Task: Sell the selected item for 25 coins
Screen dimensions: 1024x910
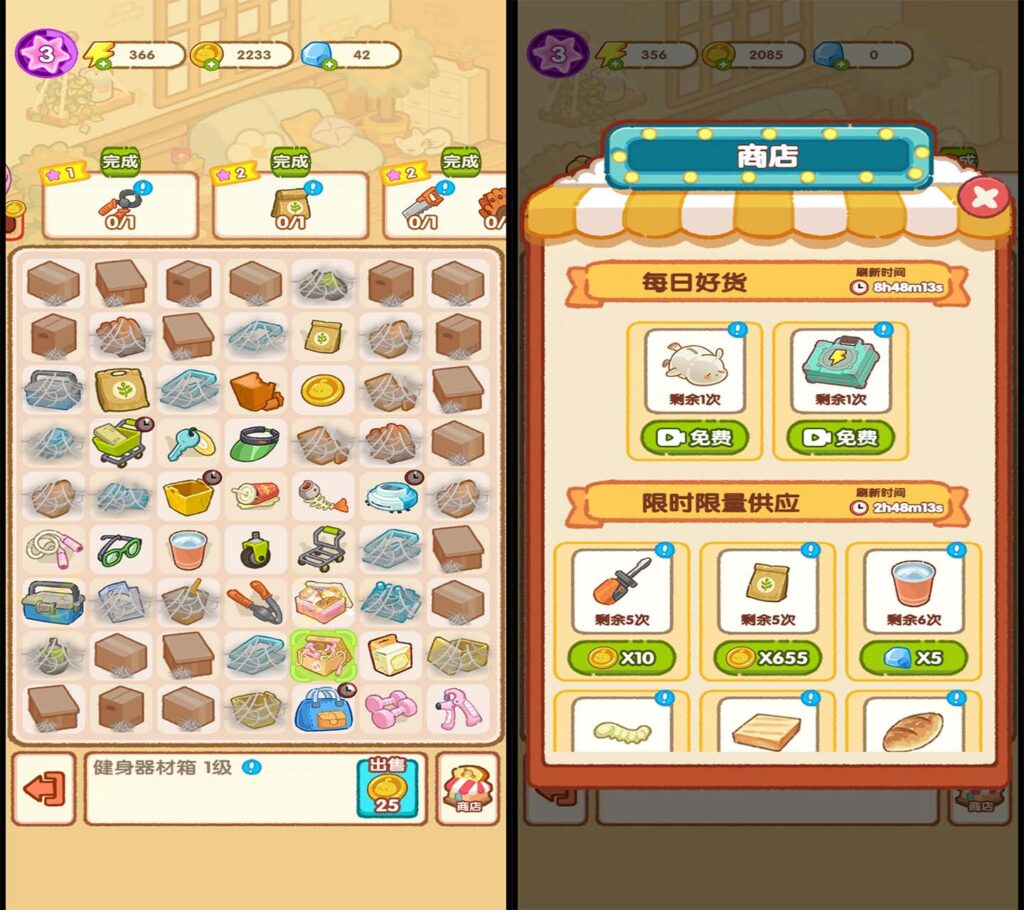Action: (386, 788)
